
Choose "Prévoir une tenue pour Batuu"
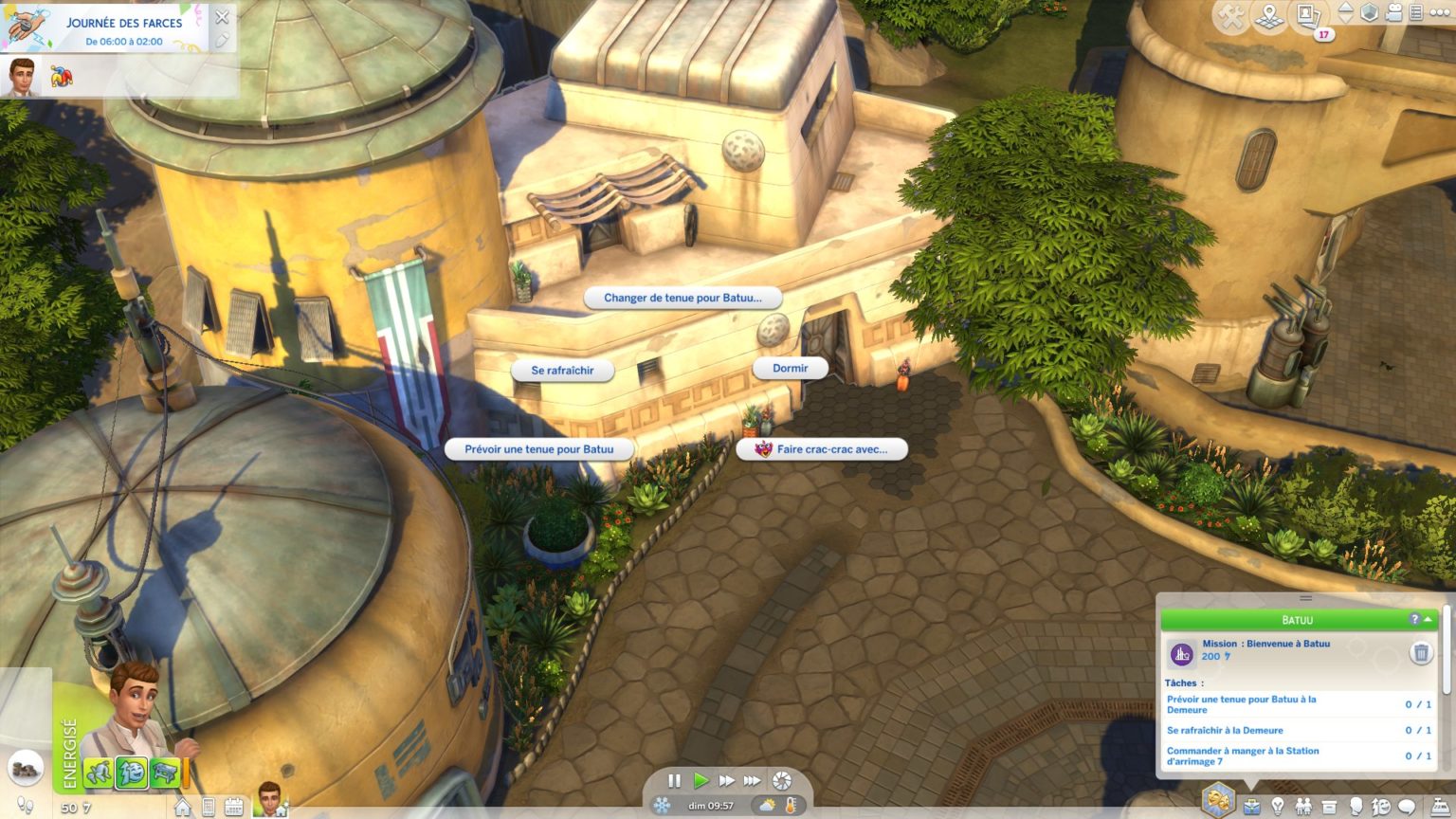click(x=538, y=449)
